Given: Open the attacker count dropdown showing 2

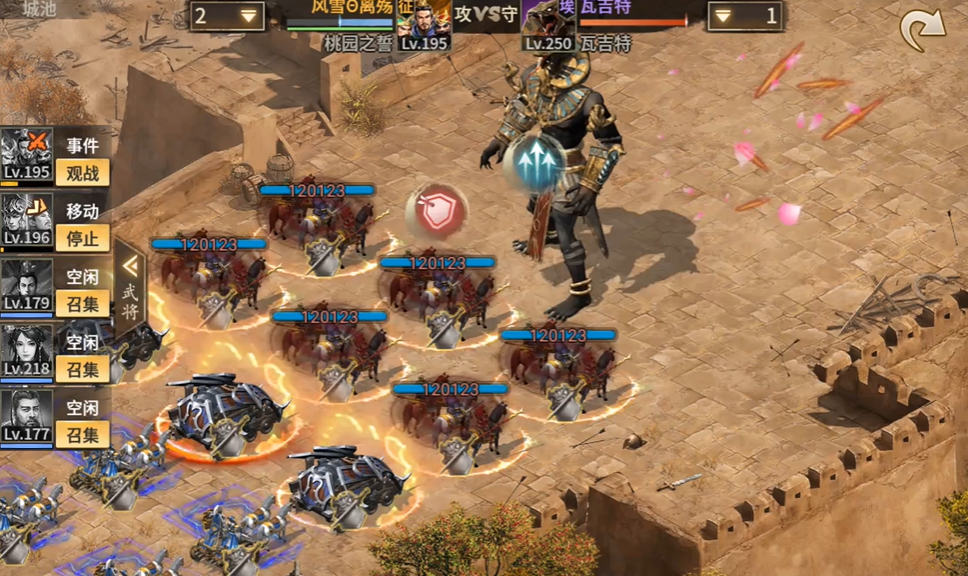Looking at the screenshot, I should click(x=228, y=16).
